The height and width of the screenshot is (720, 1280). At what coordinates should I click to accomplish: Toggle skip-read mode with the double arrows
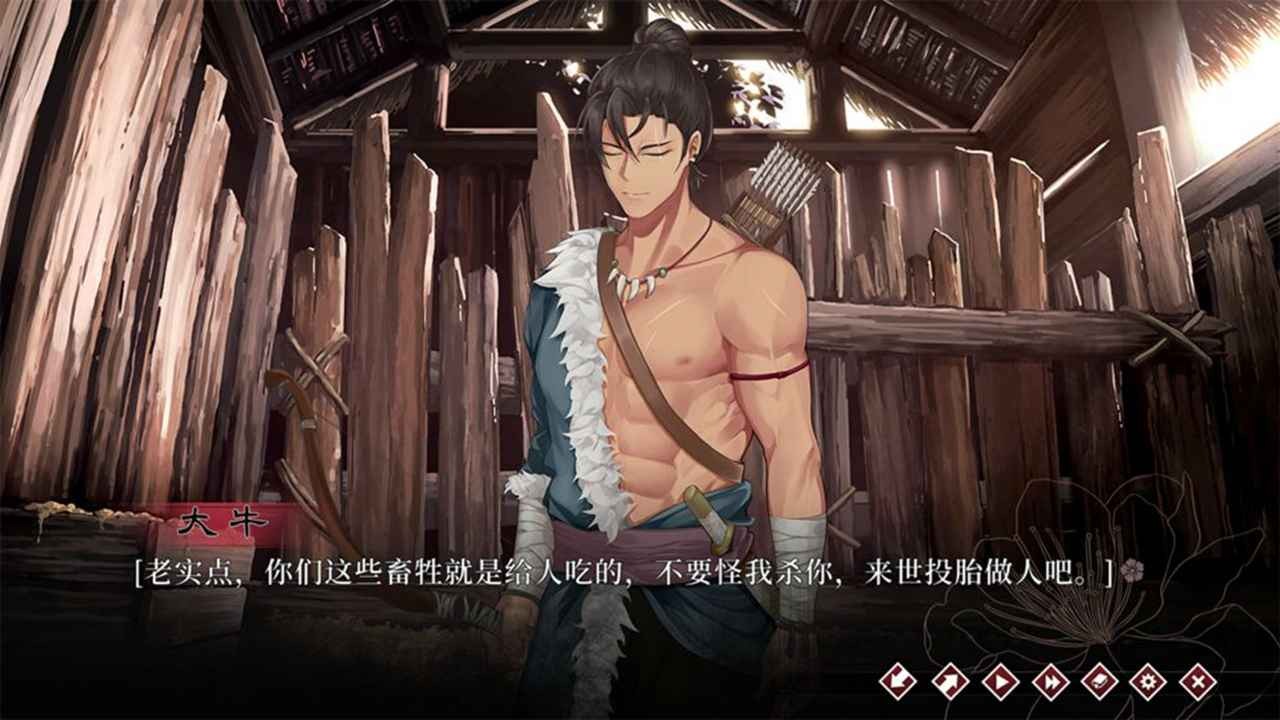tap(1050, 680)
